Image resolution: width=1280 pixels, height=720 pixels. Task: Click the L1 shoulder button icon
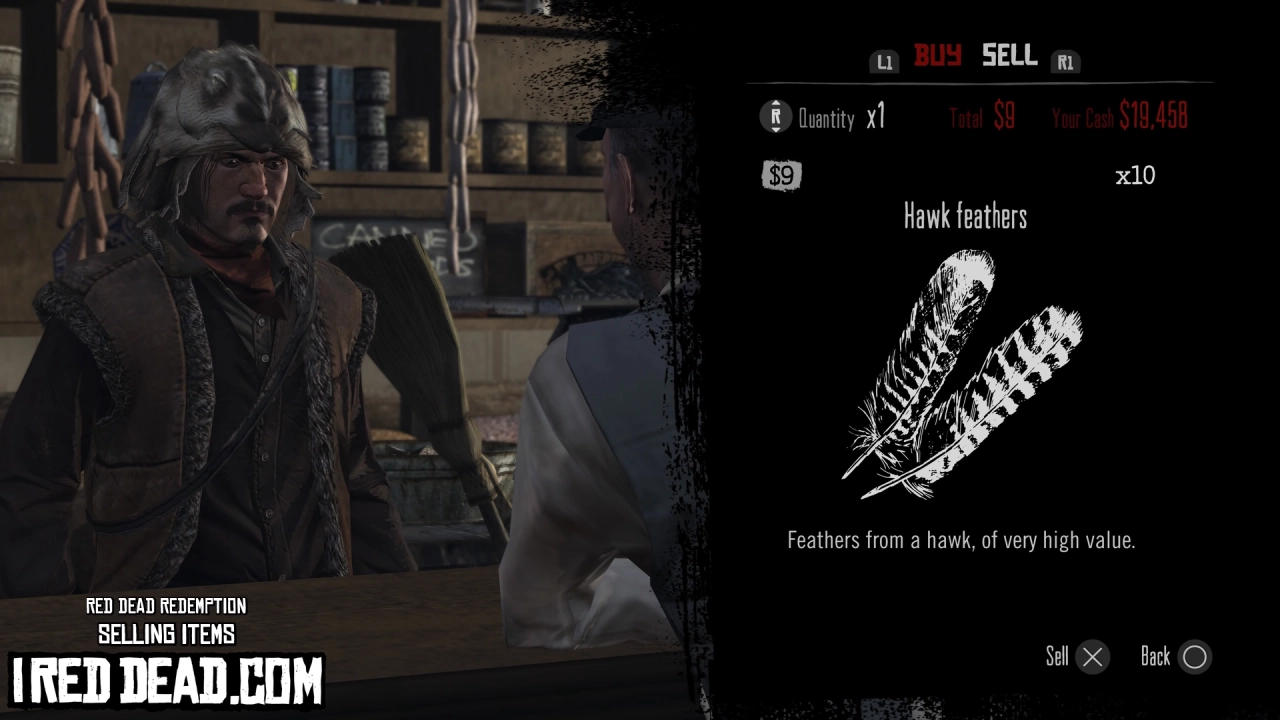point(884,60)
